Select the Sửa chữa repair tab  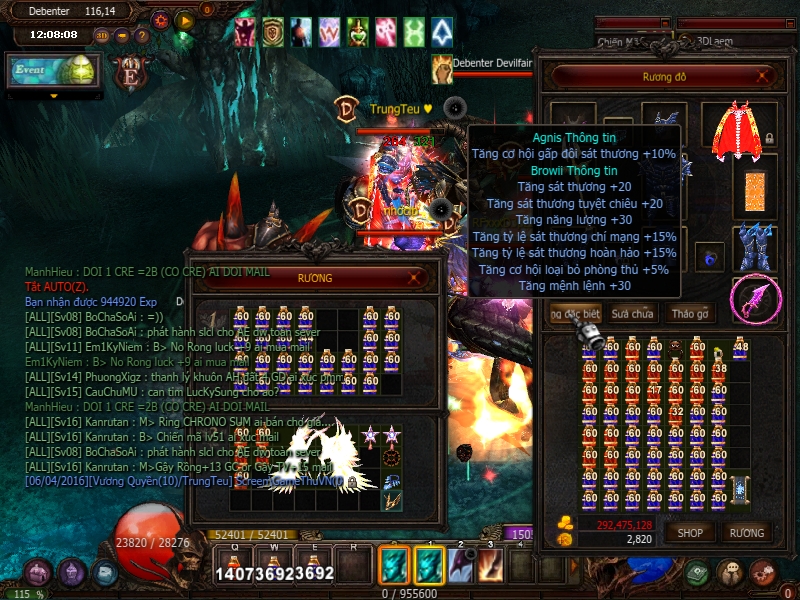(x=632, y=314)
